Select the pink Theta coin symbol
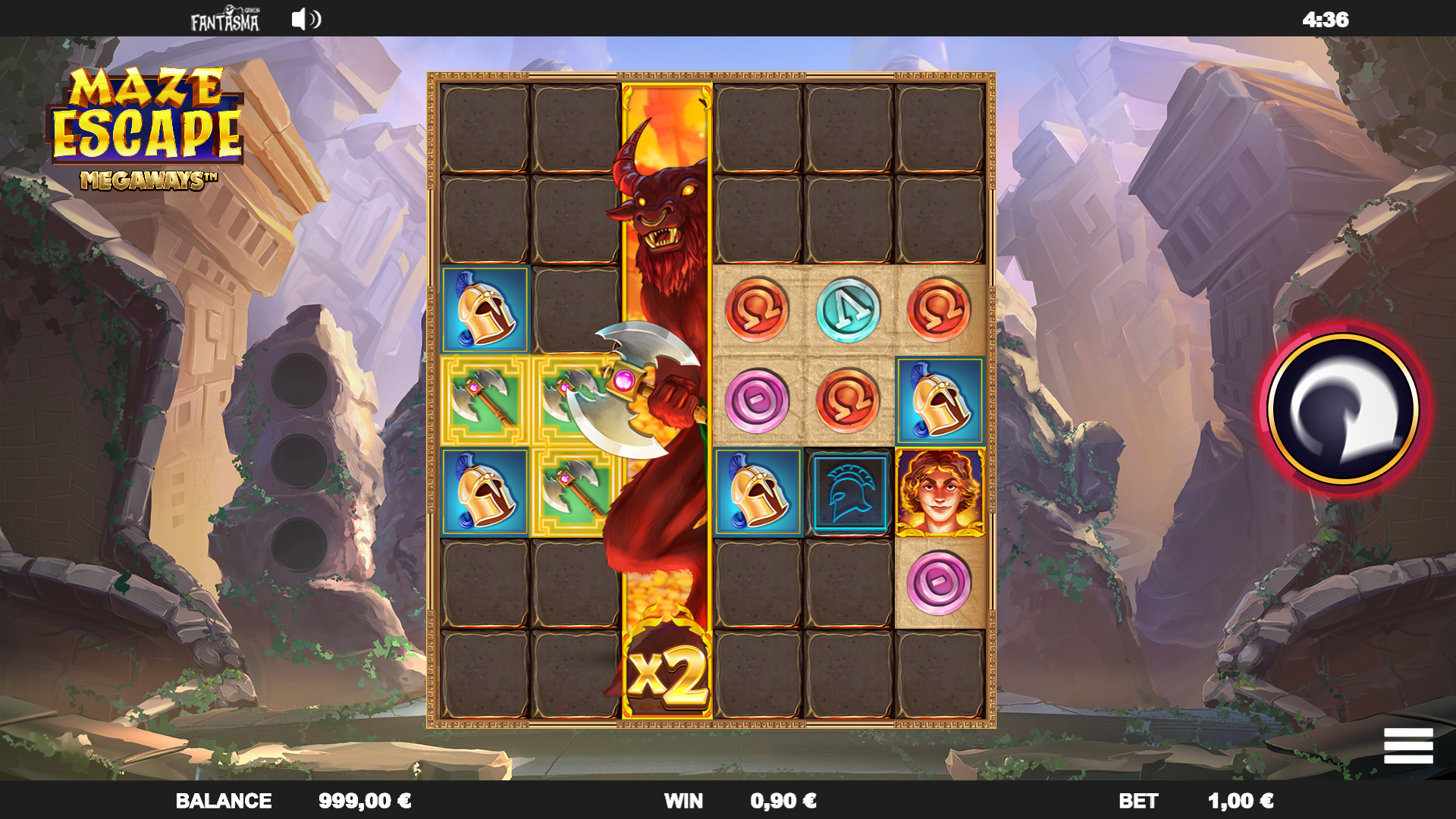 coord(759,402)
